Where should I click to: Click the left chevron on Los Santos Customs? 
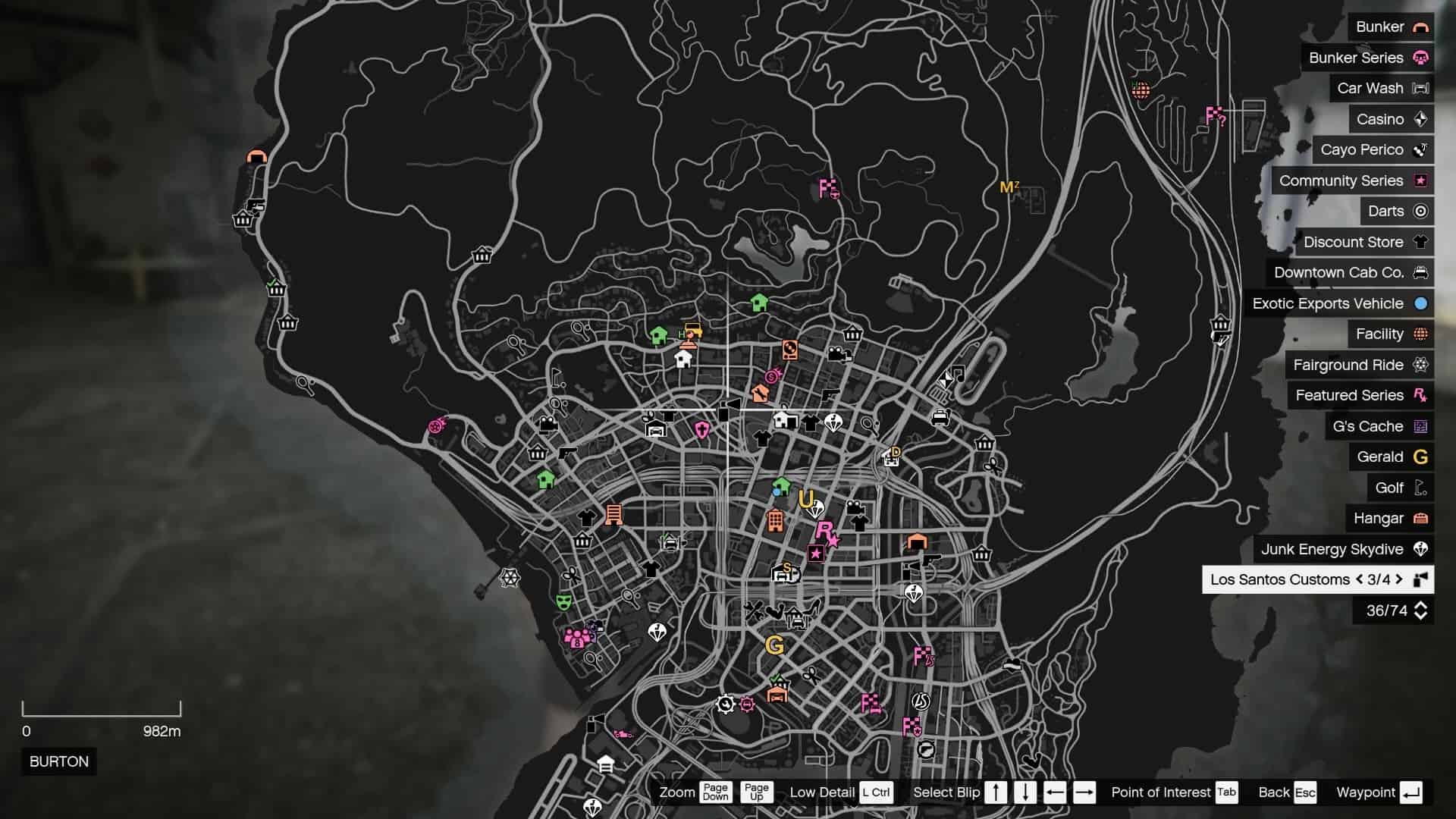coord(1358,579)
